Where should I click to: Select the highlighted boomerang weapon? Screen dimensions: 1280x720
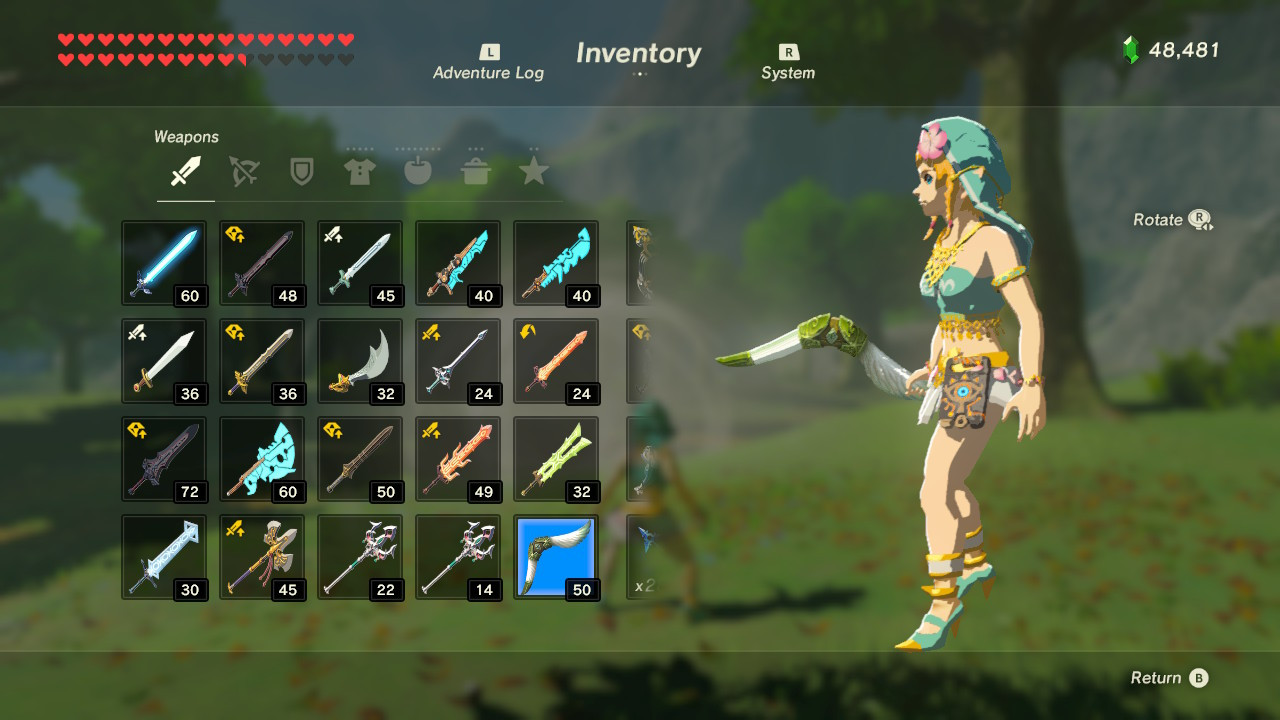pyautogui.click(x=557, y=558)
